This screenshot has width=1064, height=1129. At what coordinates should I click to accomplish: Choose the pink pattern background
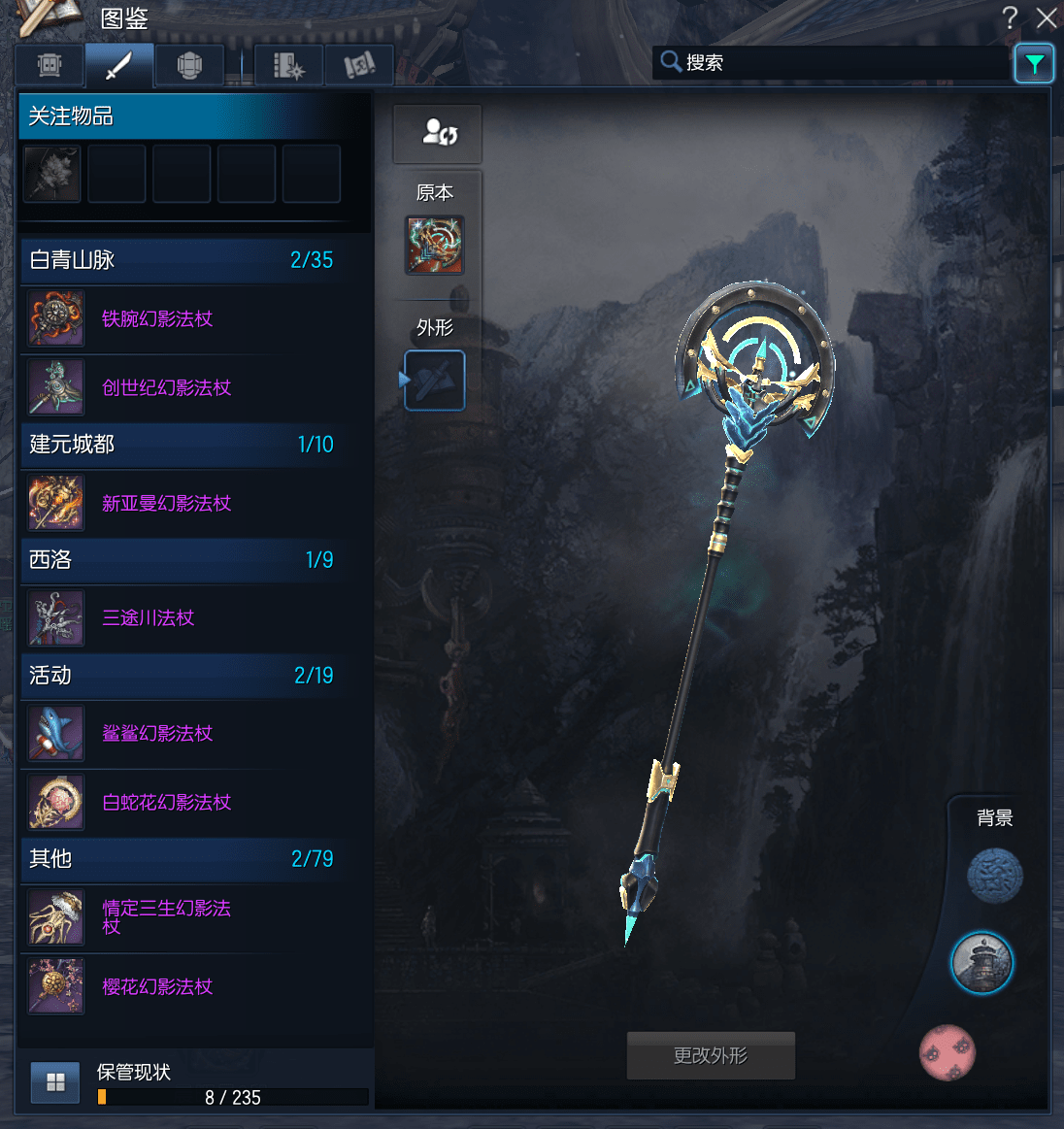[948, 1052]
